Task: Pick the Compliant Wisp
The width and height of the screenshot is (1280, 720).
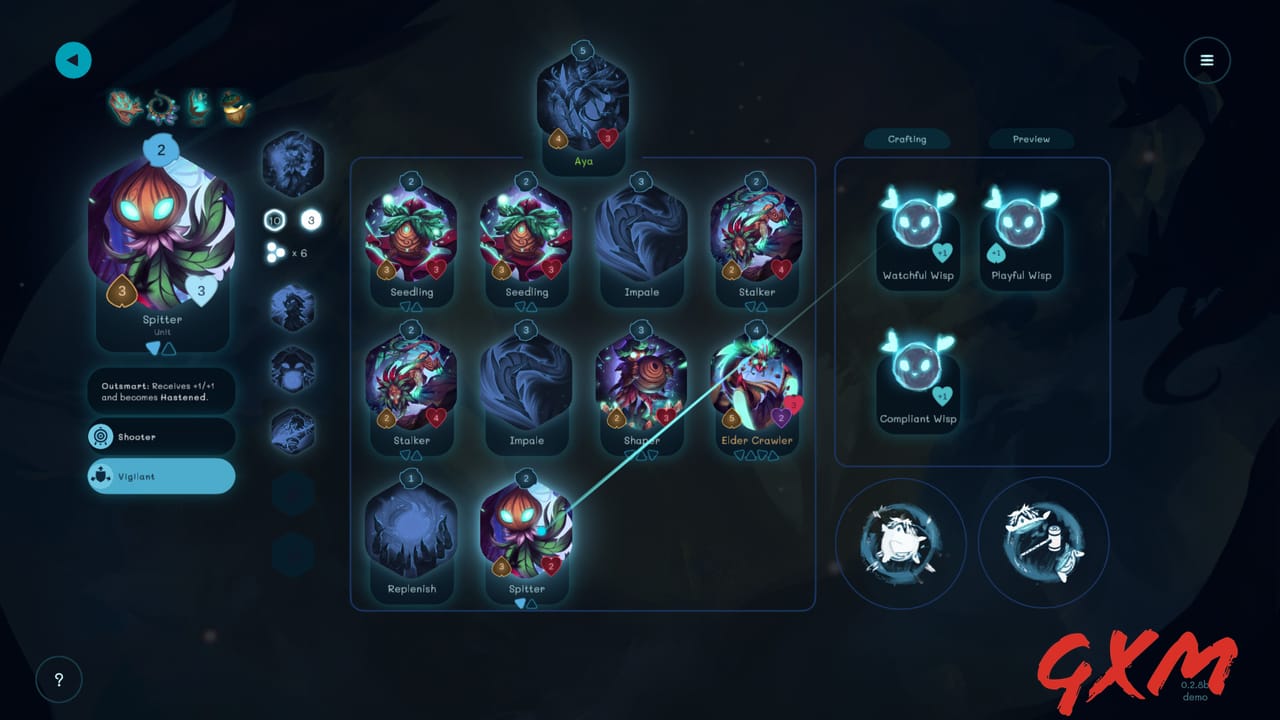Action: pyautogui.click(x=917, y=378)
